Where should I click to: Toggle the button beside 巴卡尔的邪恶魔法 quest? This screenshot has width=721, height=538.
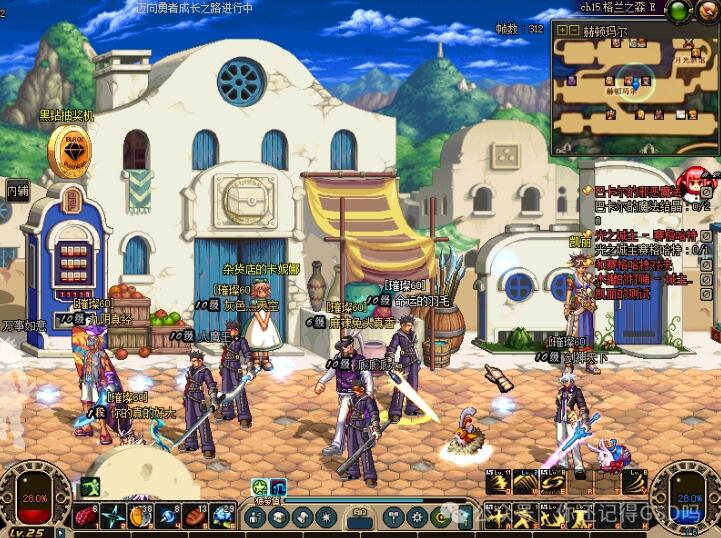click(x=707, y=191)
